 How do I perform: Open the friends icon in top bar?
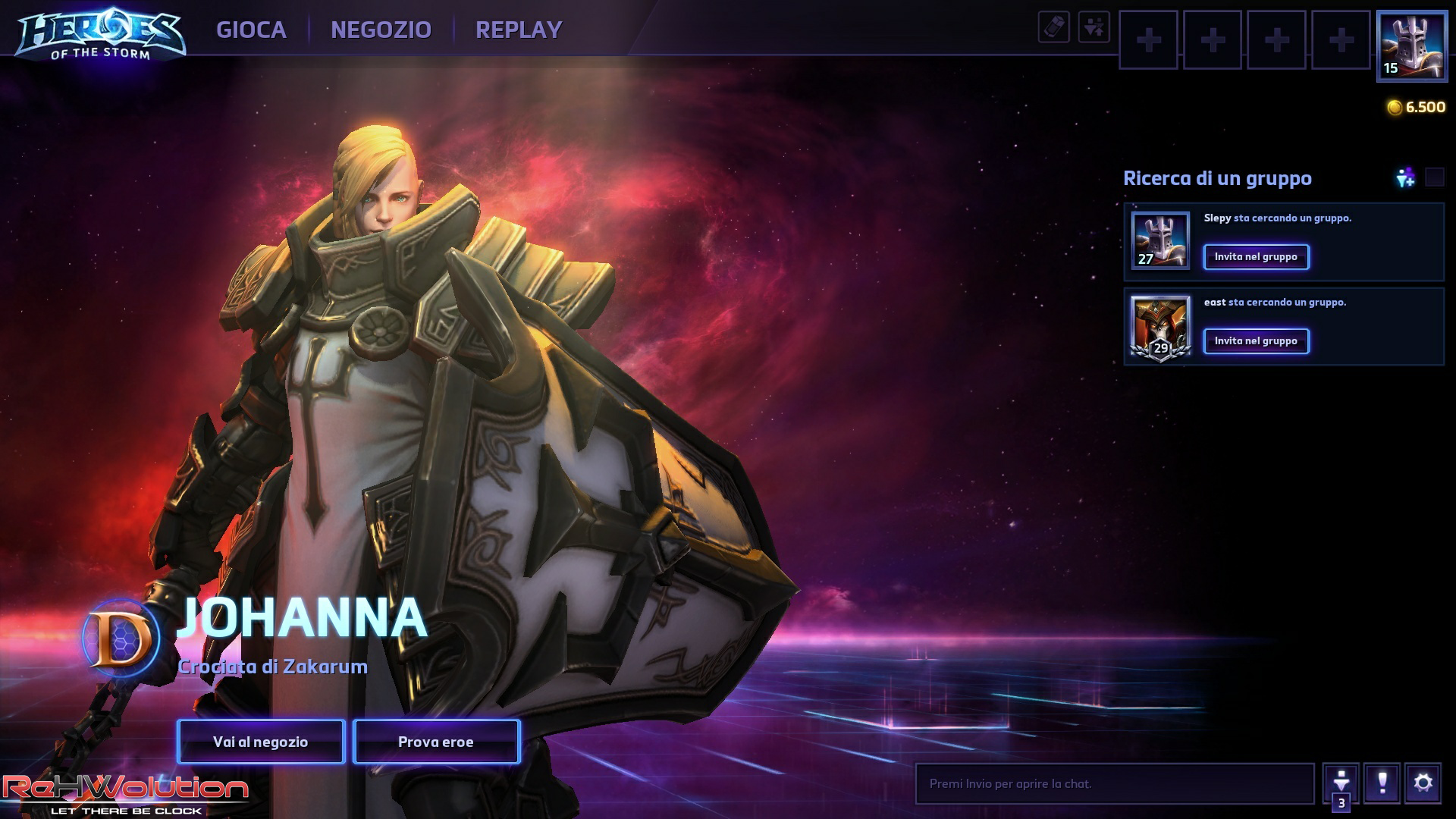(1094, 28)
